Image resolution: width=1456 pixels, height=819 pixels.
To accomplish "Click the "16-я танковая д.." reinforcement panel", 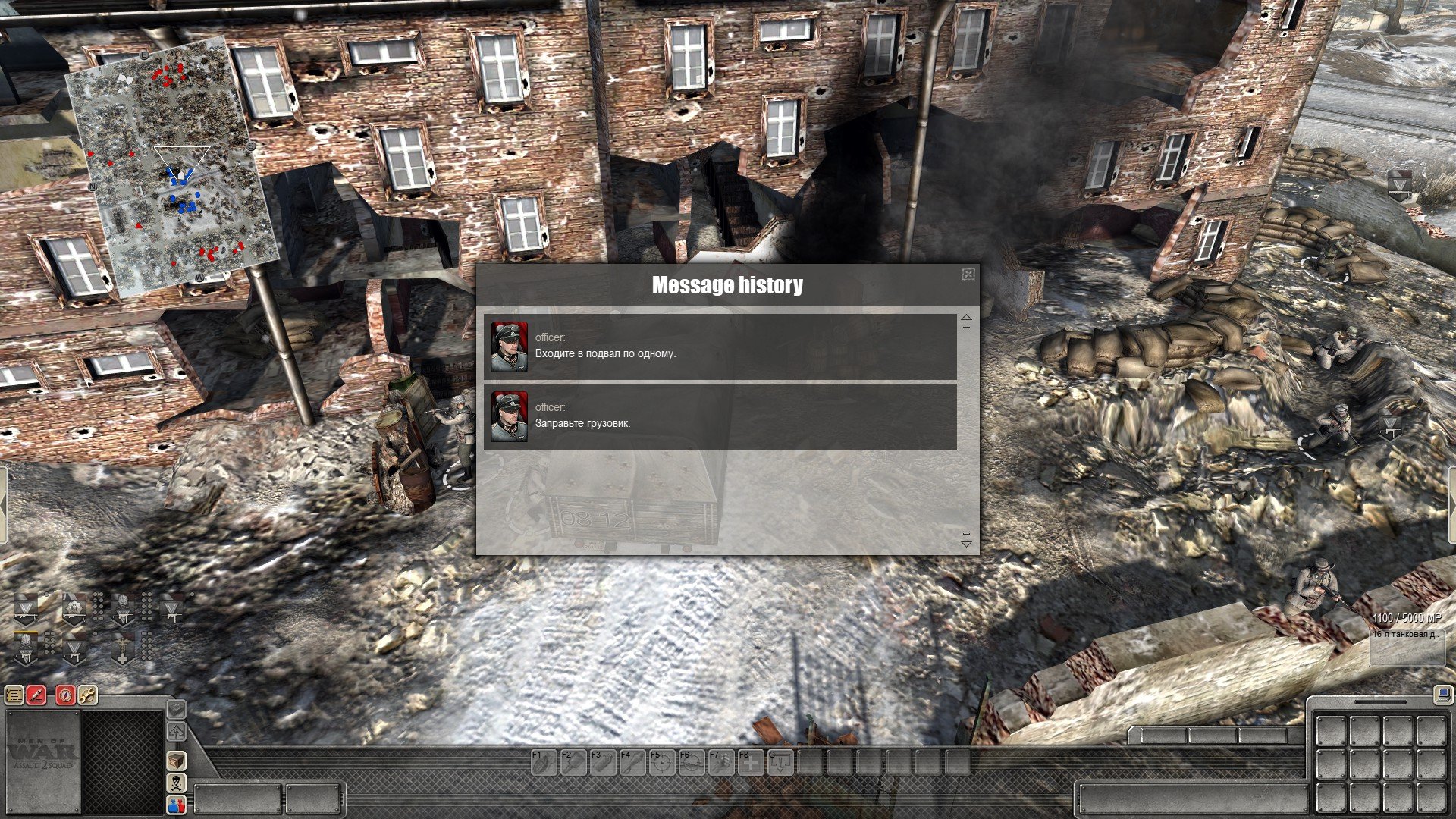I will tap(1407, 646).
